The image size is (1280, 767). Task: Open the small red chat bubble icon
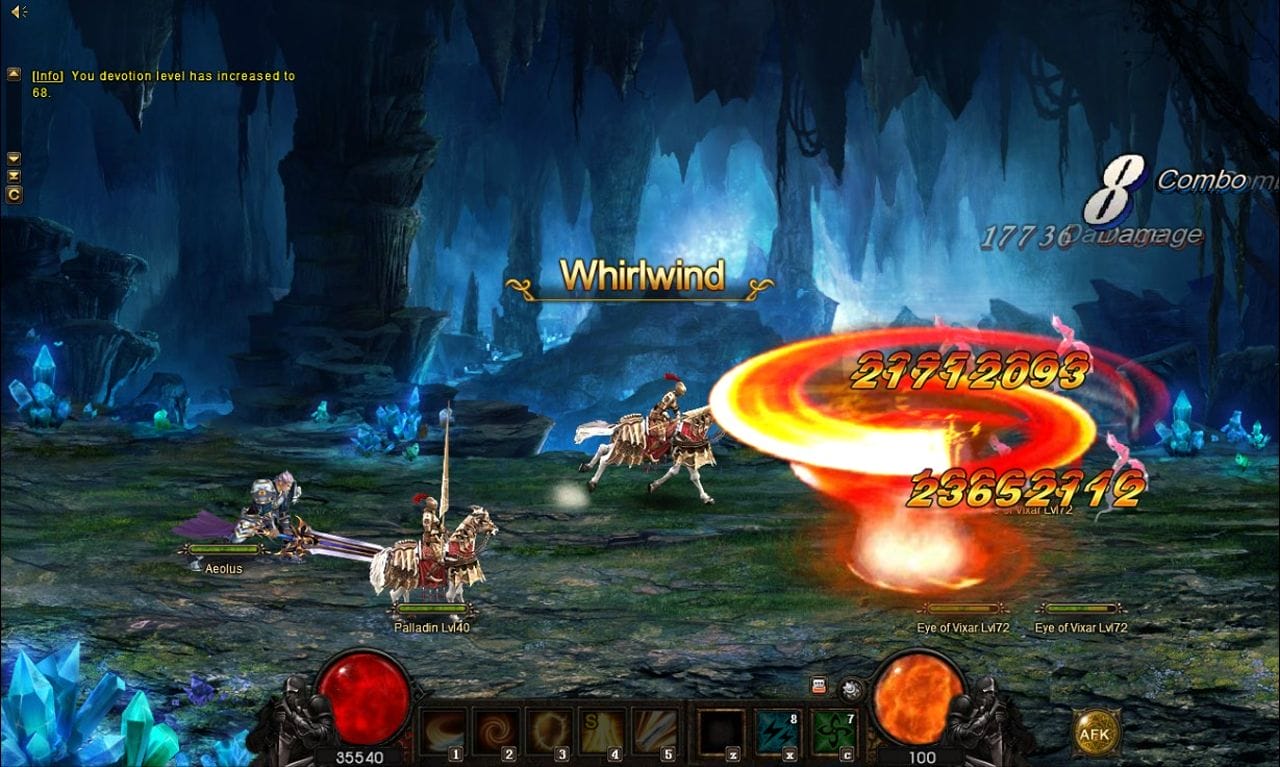click(819, 686)
